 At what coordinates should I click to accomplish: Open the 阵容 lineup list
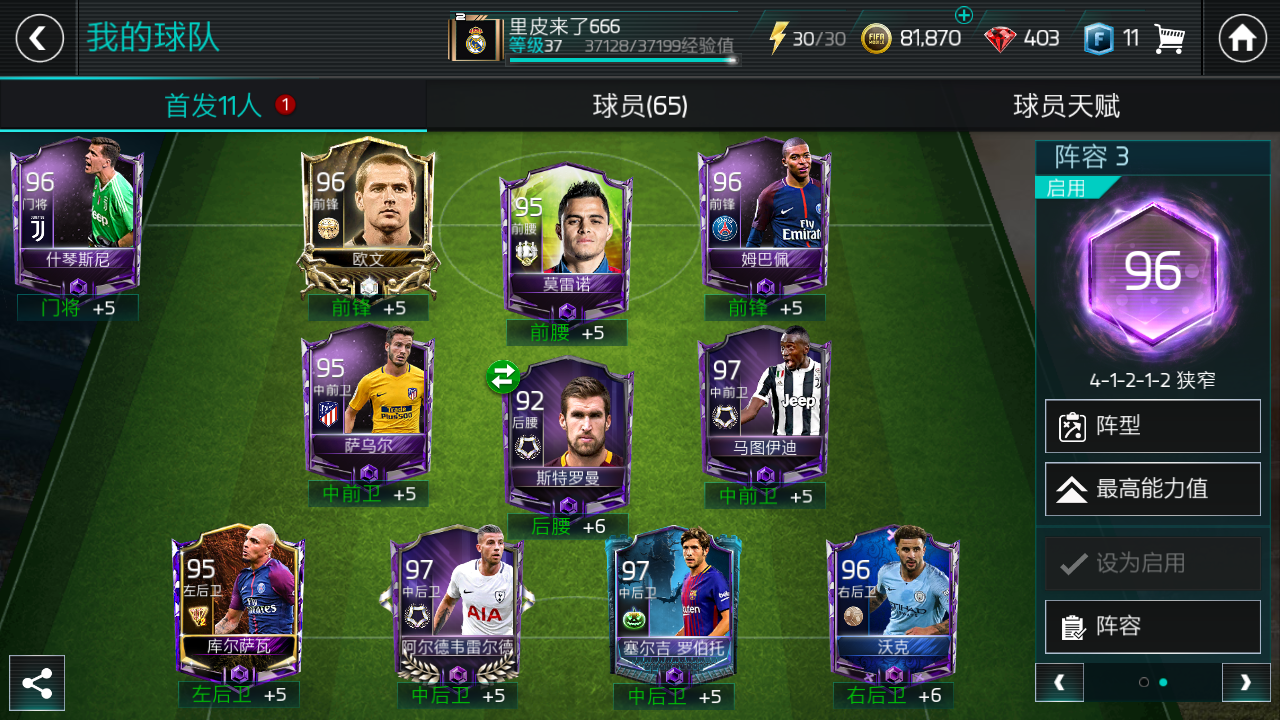(1152, 627)
